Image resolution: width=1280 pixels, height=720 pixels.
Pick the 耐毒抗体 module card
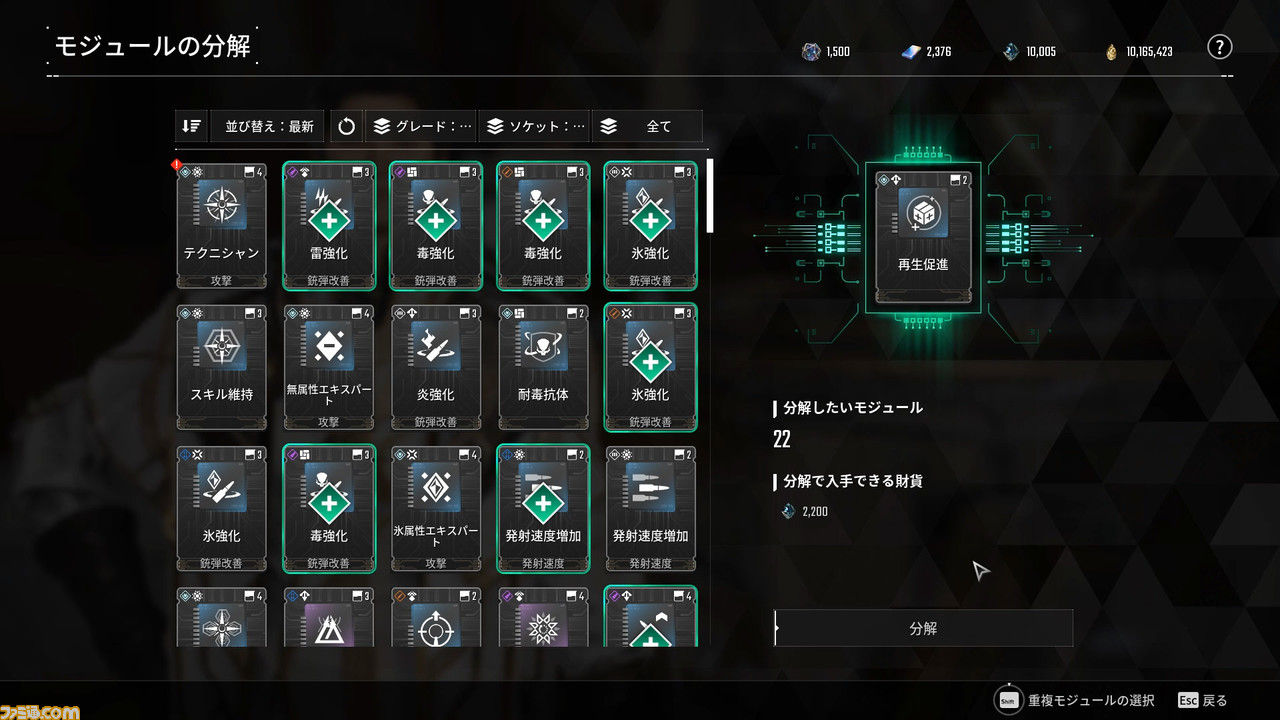tap(543, 367)
